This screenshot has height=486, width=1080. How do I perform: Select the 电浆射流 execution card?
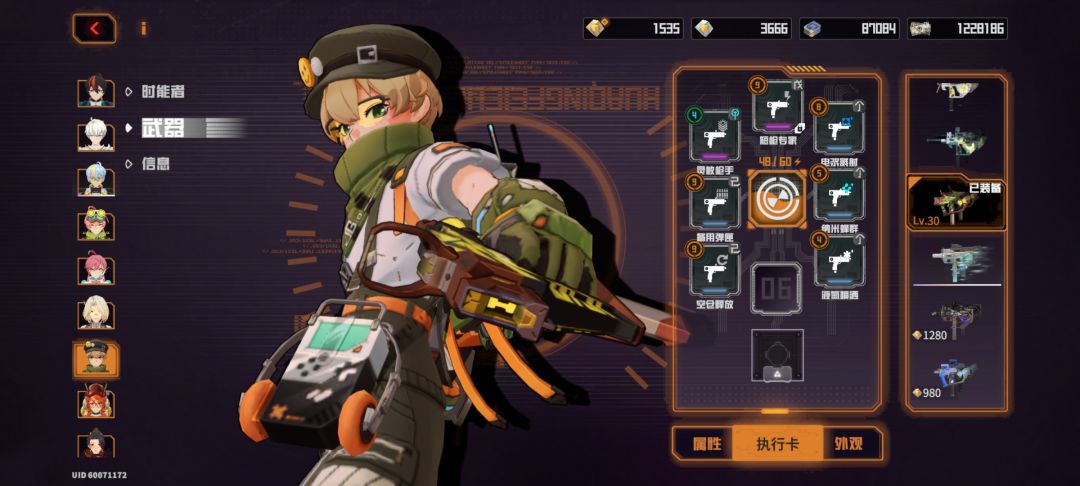838,130
